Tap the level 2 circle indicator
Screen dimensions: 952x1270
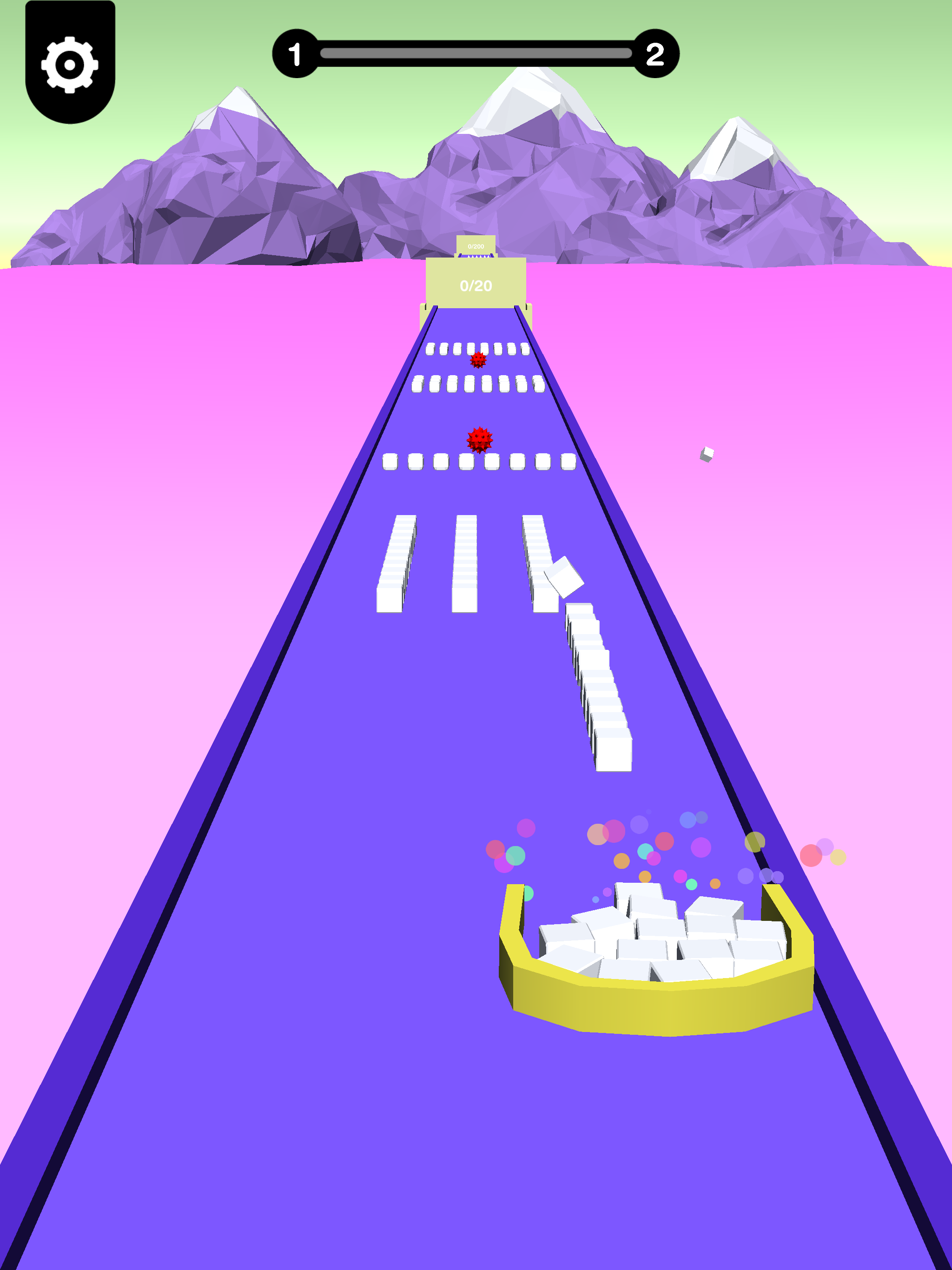tap(654, 53)
